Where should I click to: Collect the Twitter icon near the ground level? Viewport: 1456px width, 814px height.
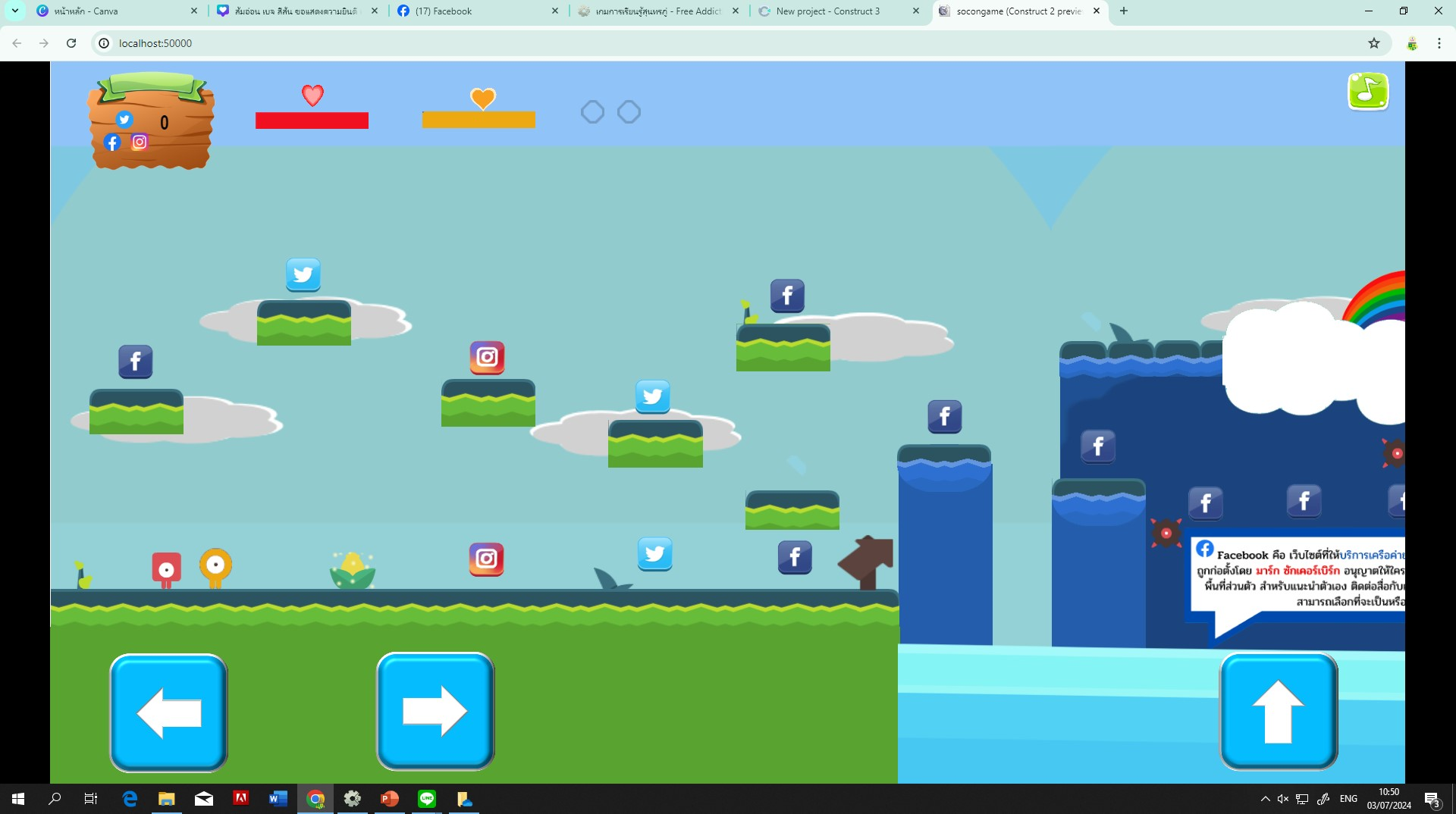point(655,554)
